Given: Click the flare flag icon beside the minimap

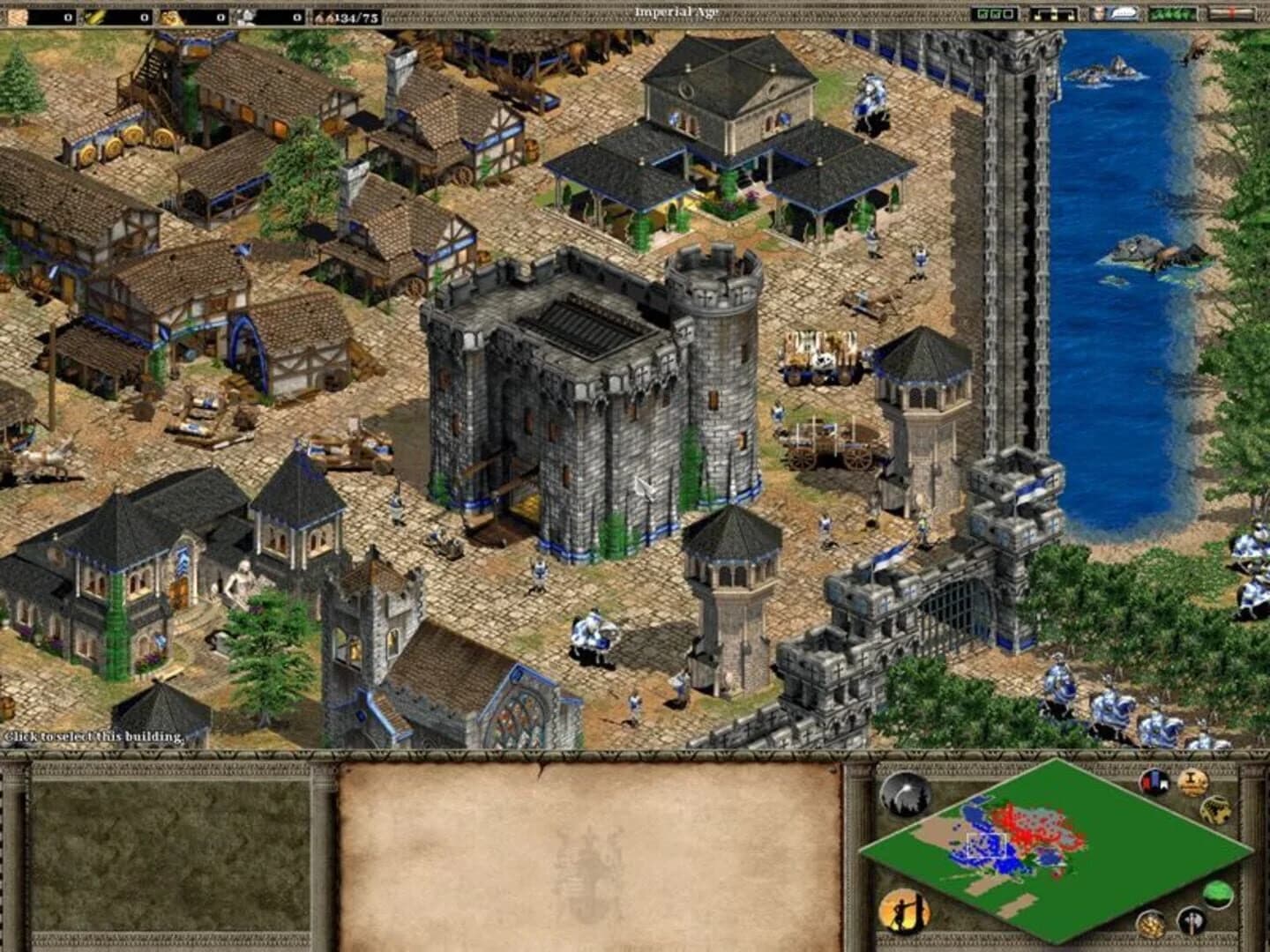Looking at the screenshot, I should pyautogui.click(x=1153, y=783).
